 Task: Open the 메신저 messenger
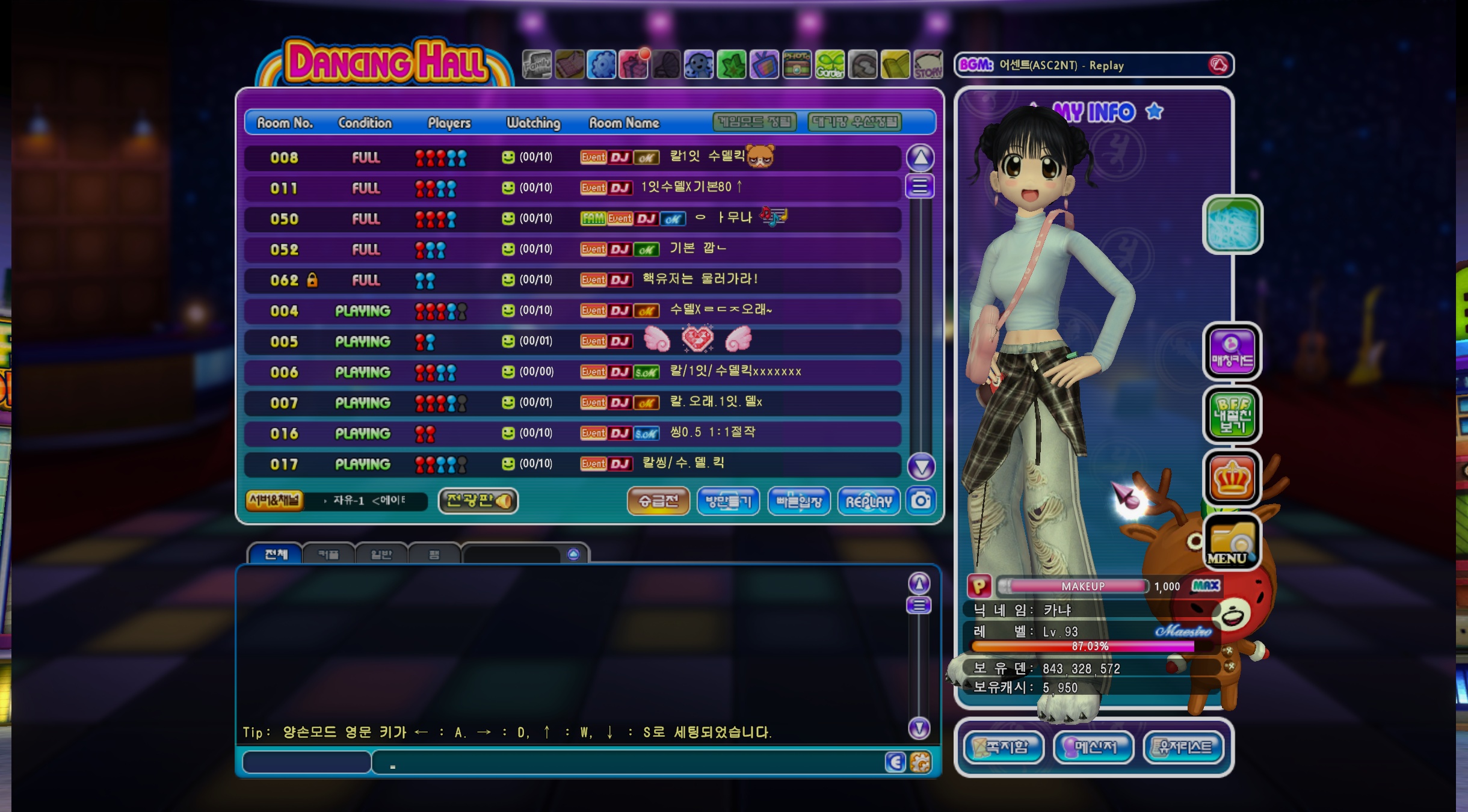[x=1093, y=747]
